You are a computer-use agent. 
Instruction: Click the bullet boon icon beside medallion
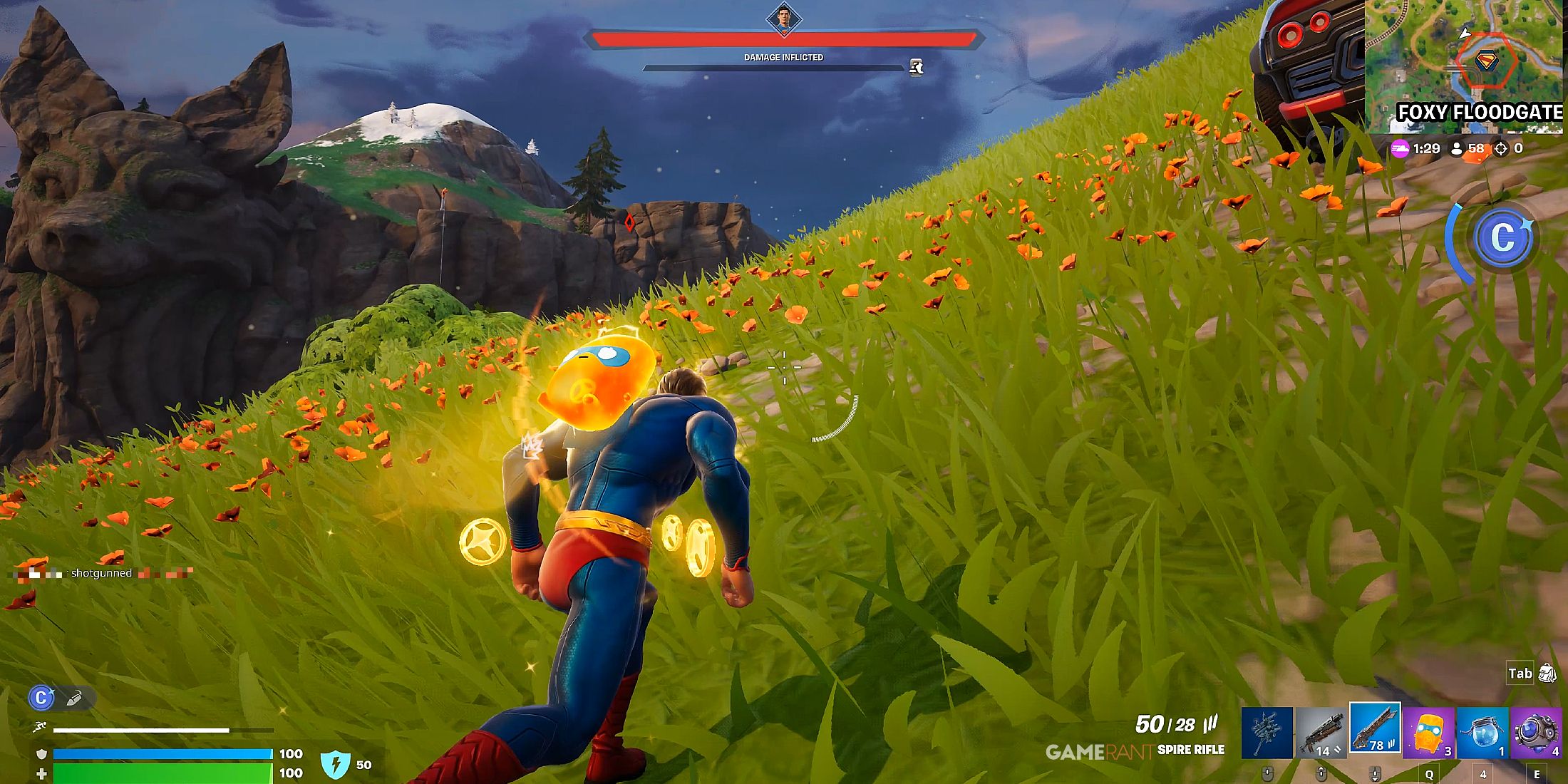pyautogui.click(x=73, y=698)
